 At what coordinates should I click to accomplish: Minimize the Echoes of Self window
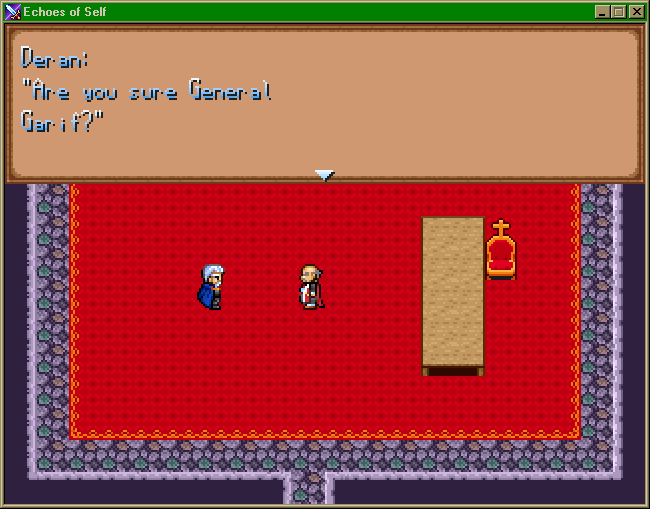pyautogui.click(x=602, y=12)
